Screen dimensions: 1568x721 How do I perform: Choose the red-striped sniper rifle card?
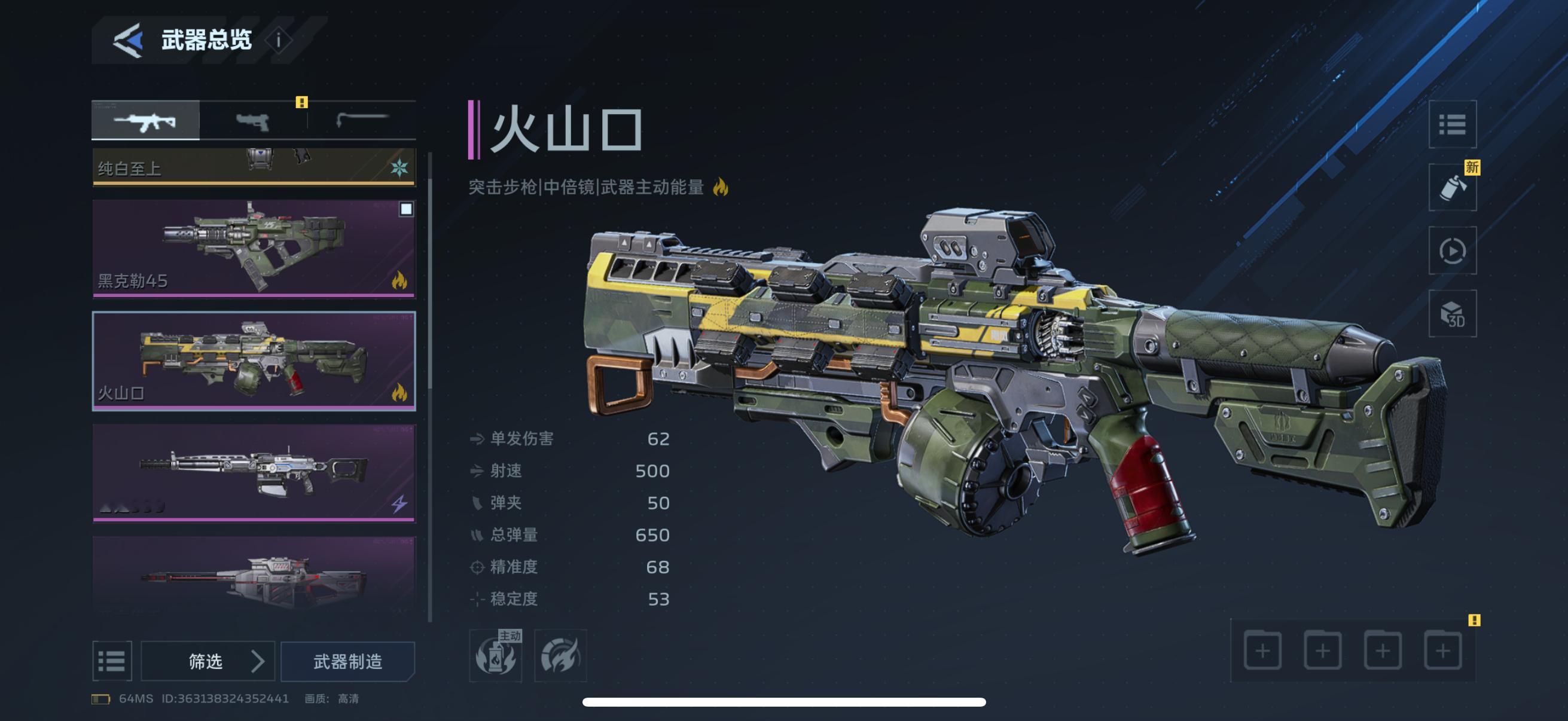click(253, 575)
